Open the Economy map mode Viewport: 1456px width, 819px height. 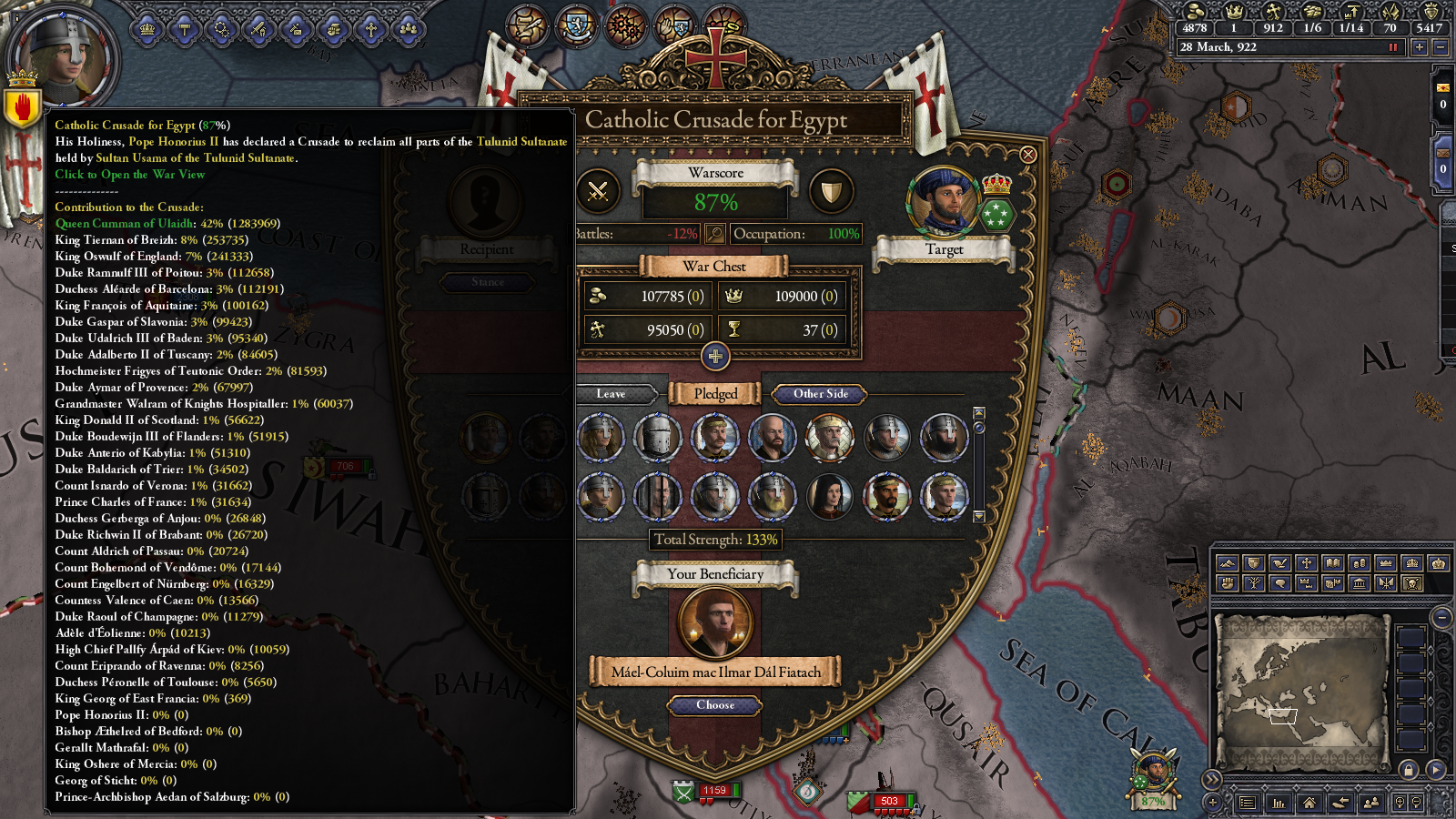(1360, 562)
